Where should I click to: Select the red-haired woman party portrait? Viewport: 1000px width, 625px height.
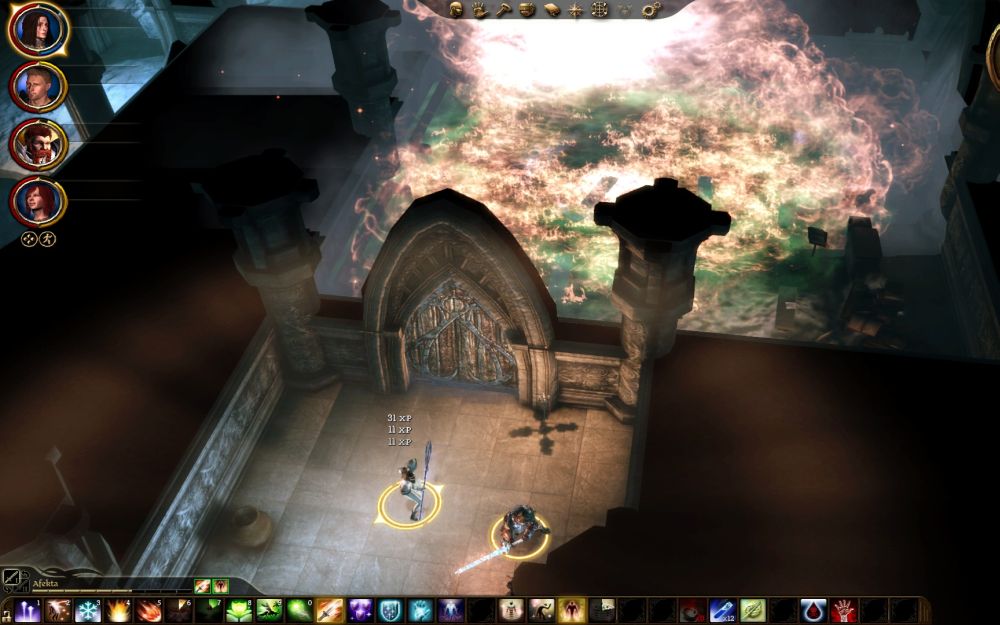(x=38, y=202)
